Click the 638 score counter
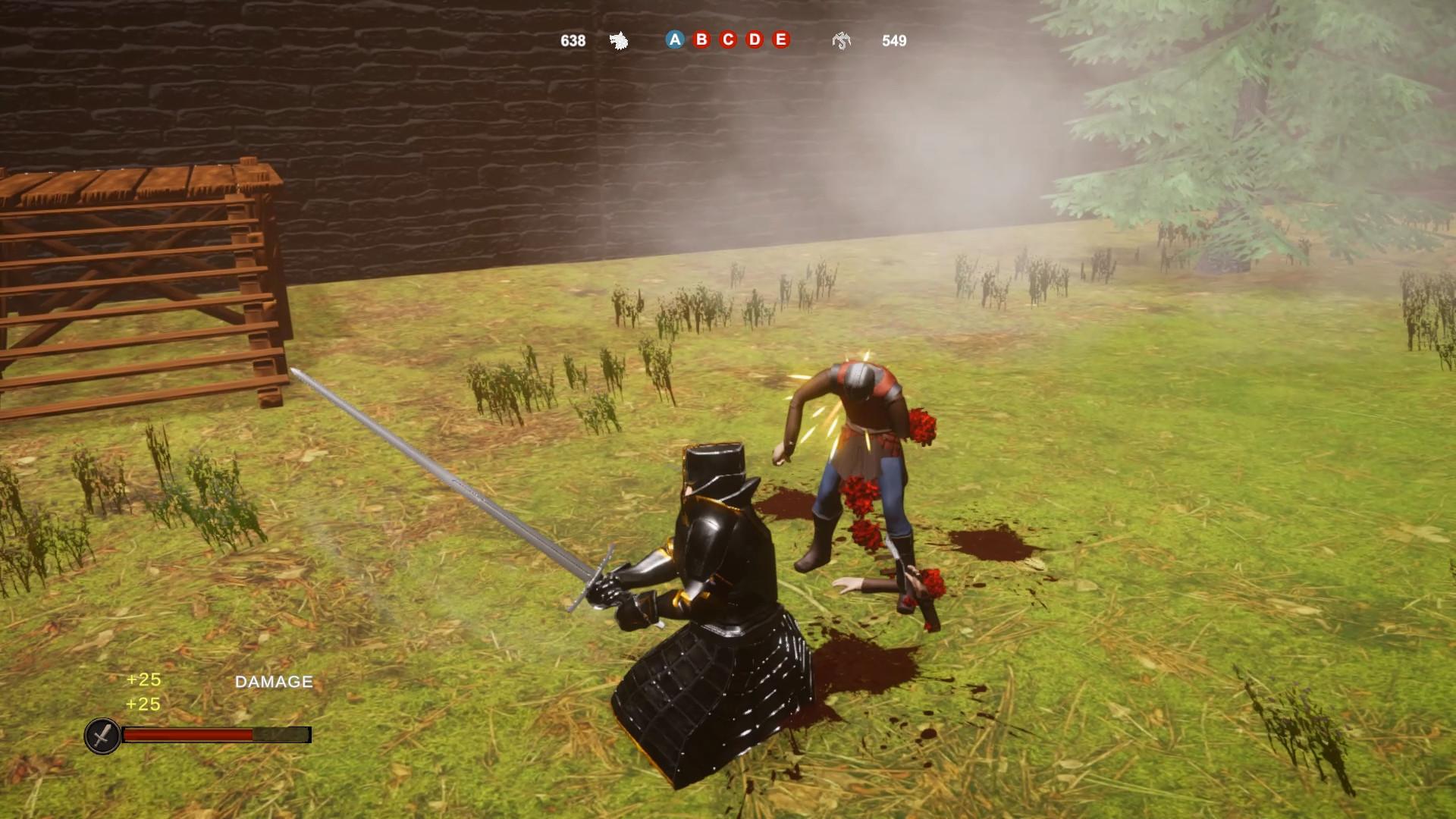This screenshot has width=1456, height=819. tap(572, 41)
